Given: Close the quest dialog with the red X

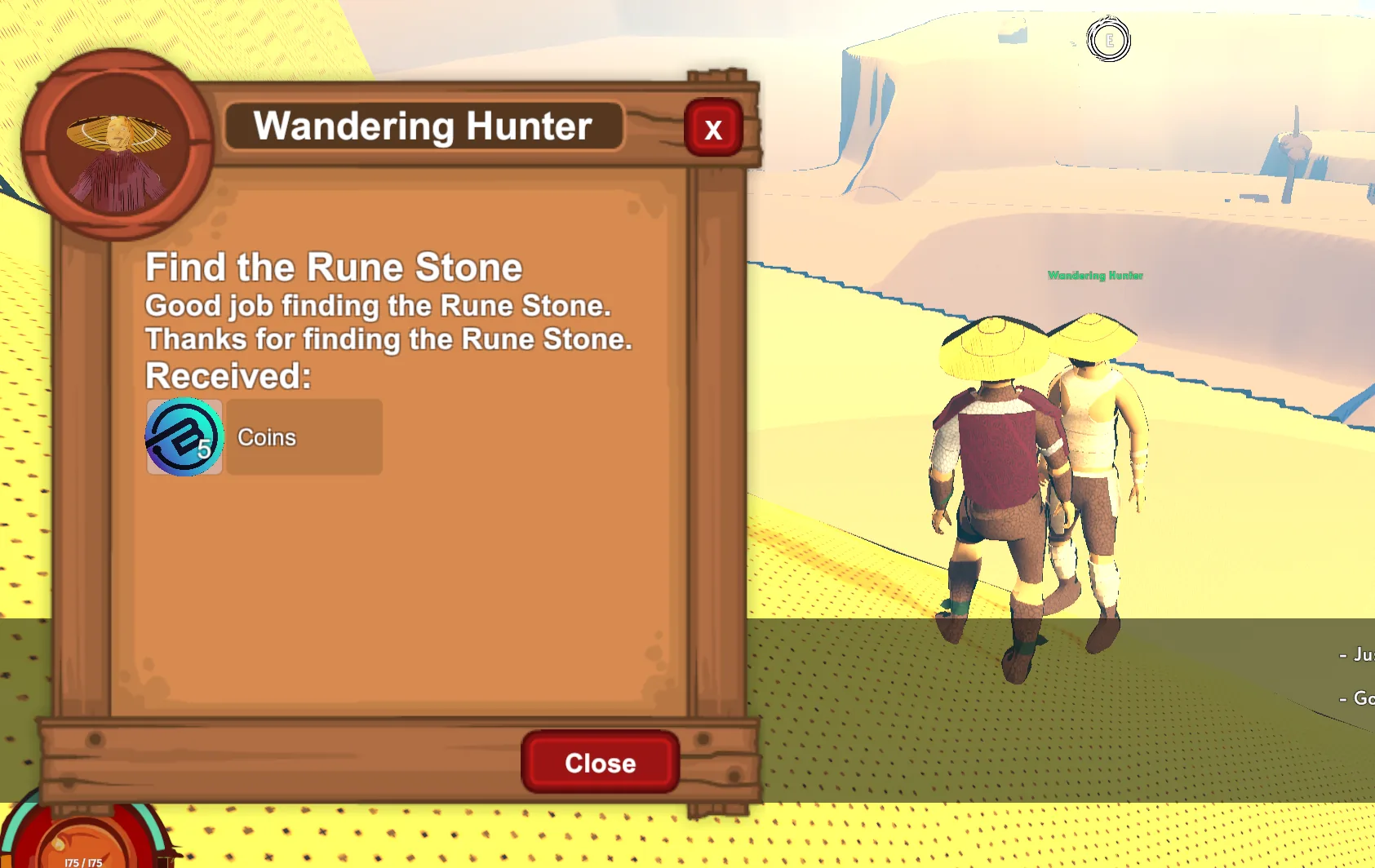Looking at the screenshot, I should 713,128.
